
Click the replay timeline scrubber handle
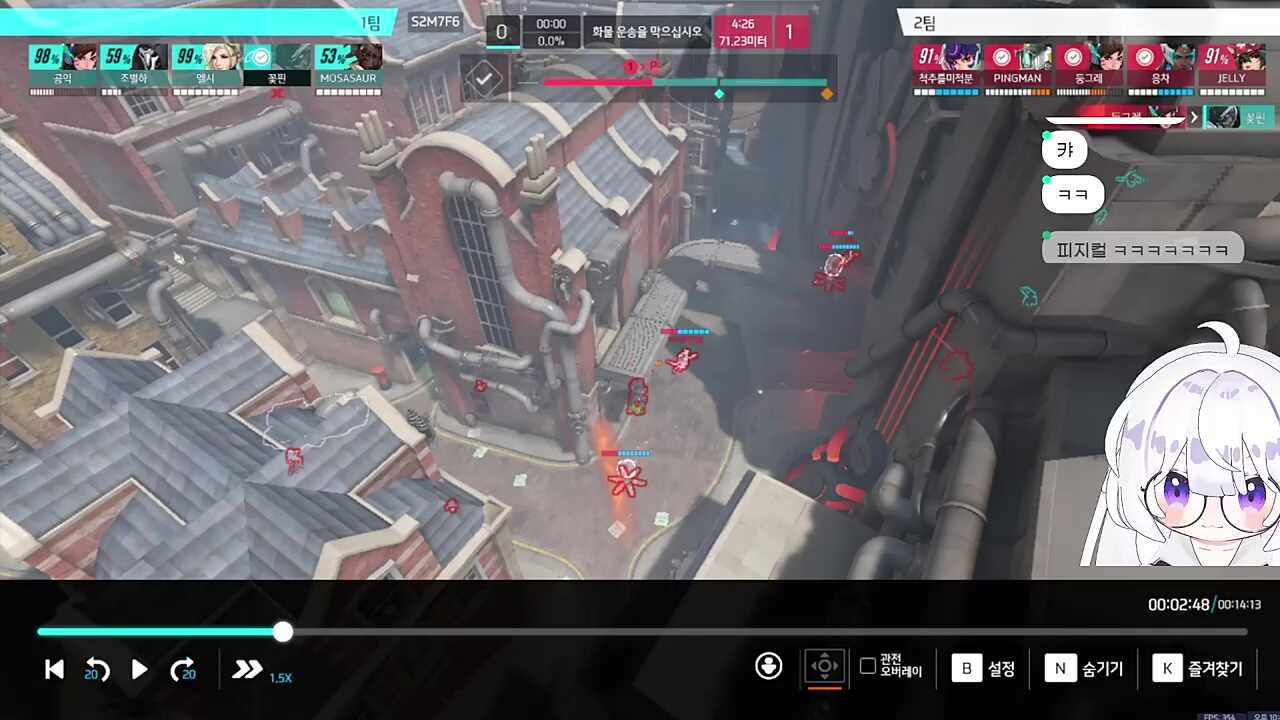pyautogui.click(x=283, y=631)
